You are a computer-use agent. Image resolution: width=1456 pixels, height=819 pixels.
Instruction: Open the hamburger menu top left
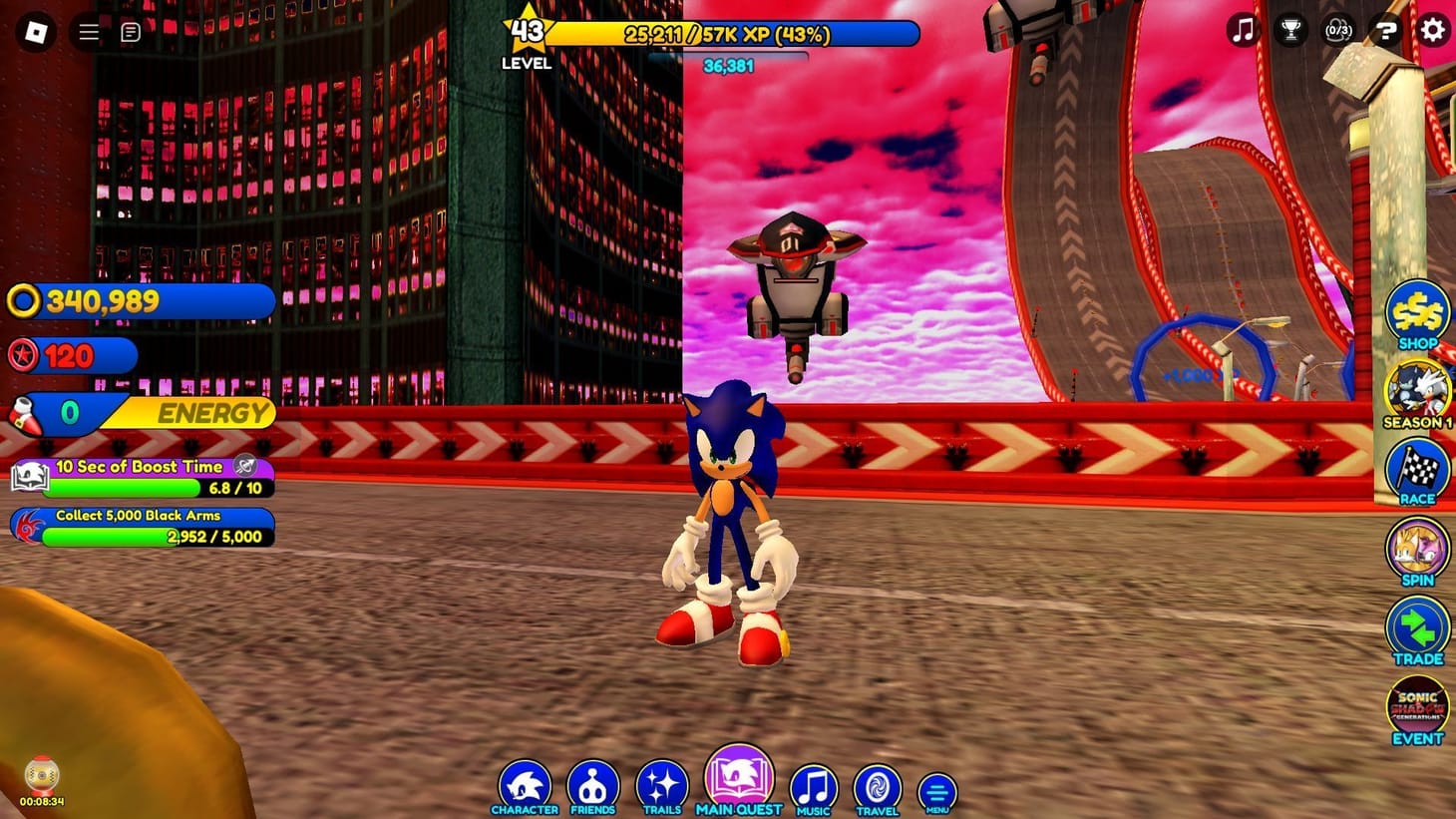88,31
